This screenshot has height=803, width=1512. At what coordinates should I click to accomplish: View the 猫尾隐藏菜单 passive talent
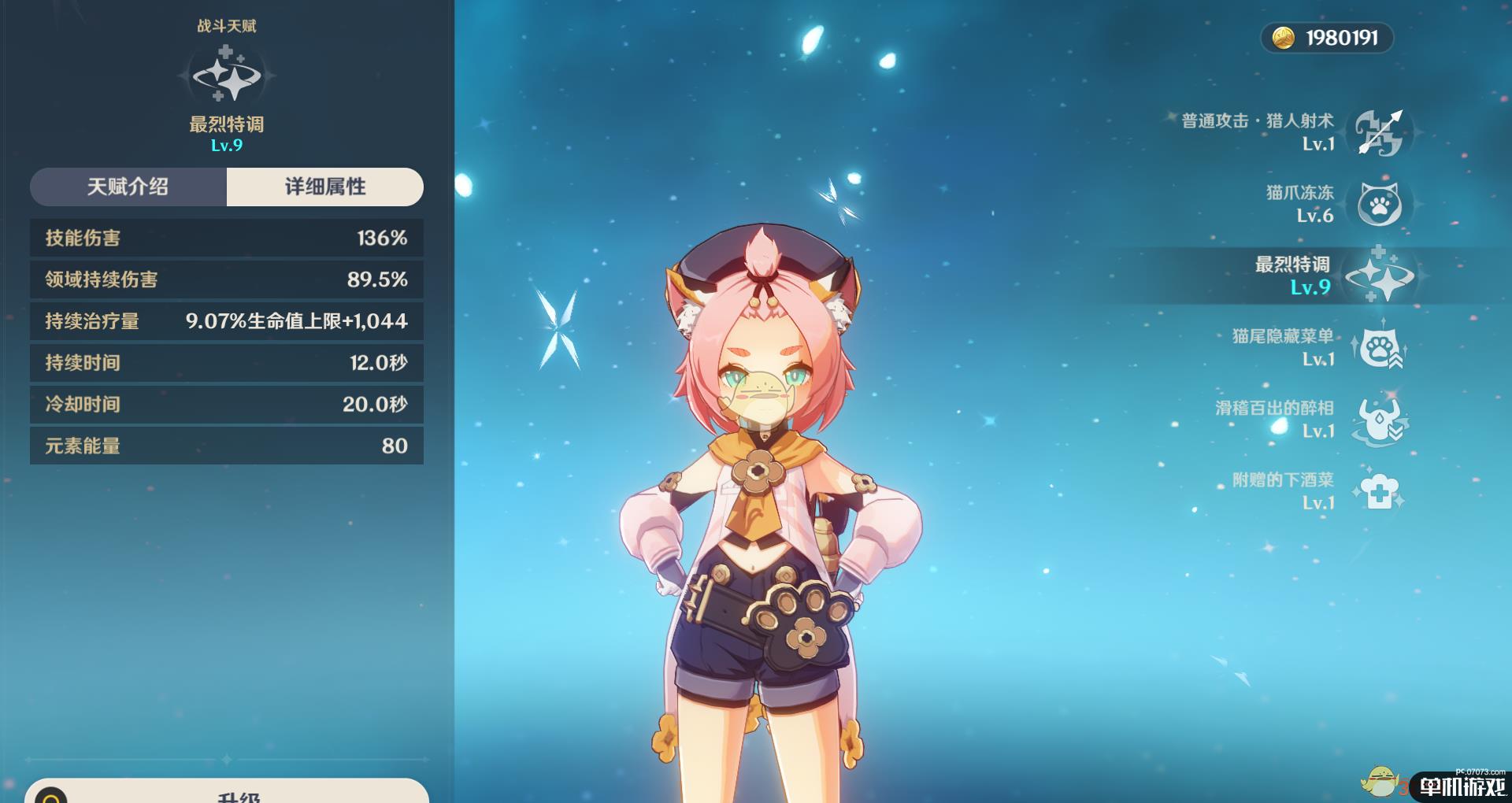(1378, 347)
